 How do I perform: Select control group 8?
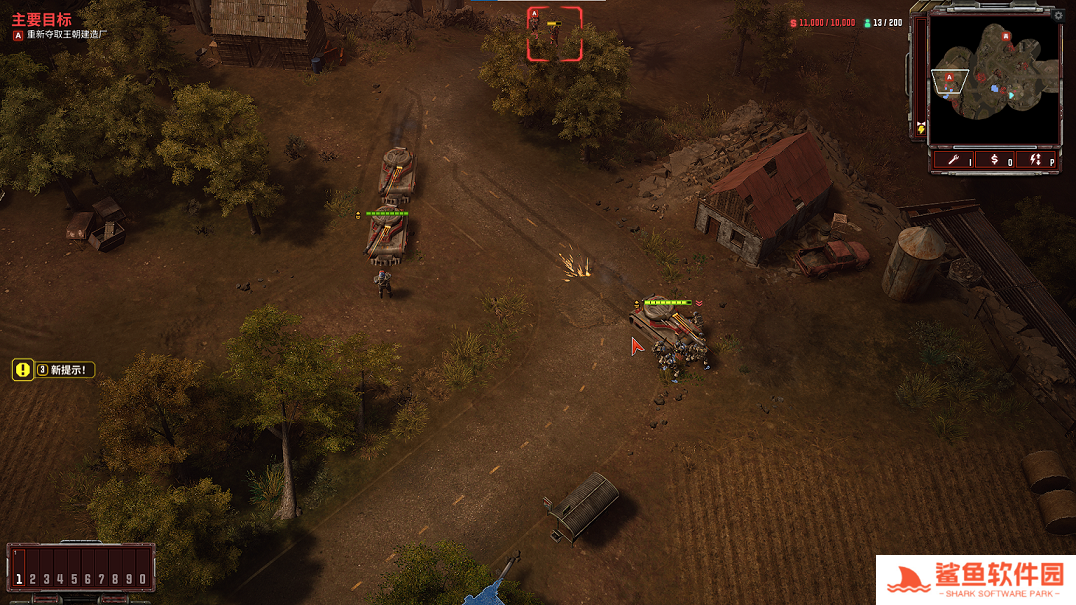coord(115,578)
